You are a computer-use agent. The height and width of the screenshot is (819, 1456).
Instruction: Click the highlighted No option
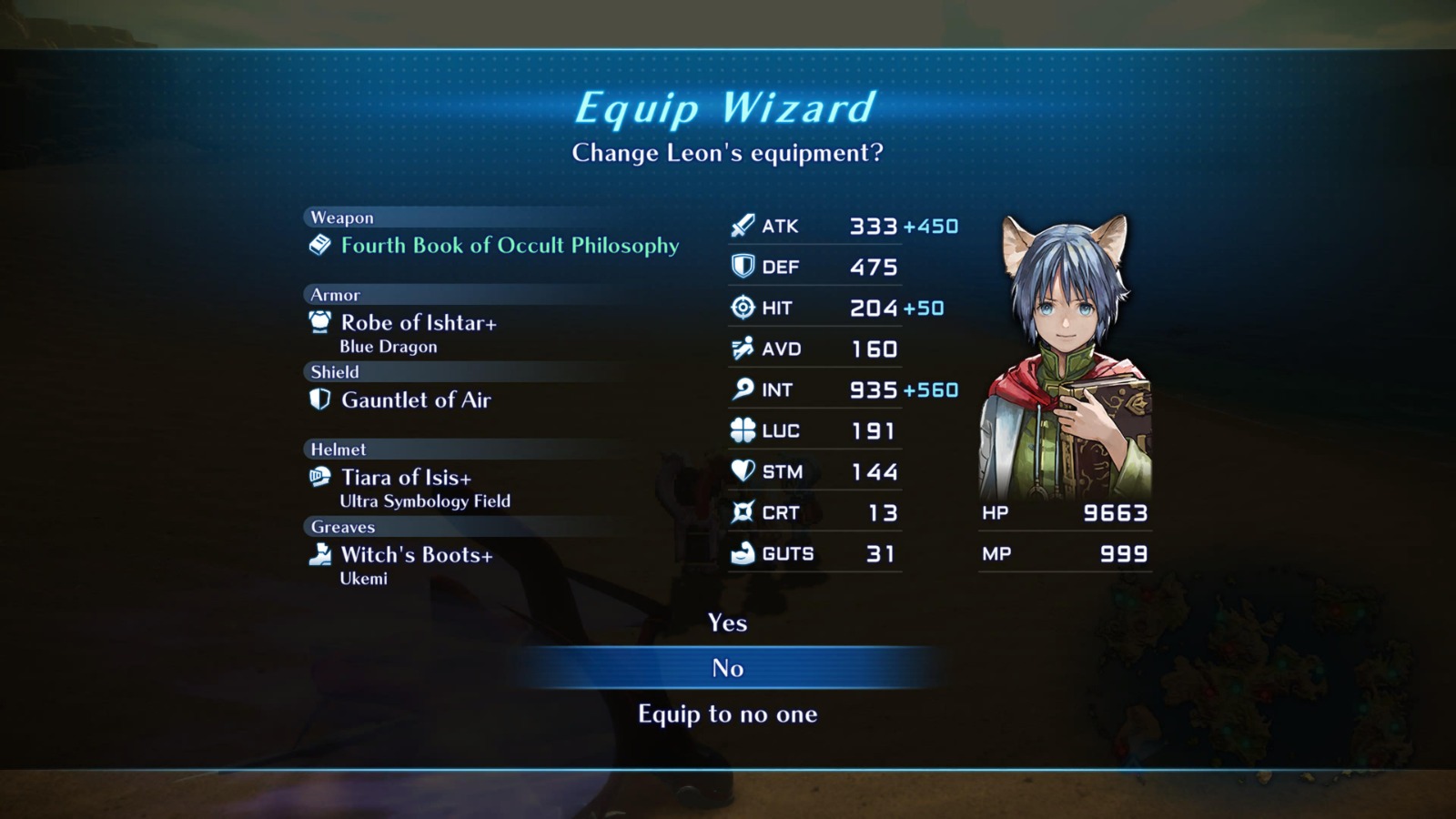[x=727, y=668]
